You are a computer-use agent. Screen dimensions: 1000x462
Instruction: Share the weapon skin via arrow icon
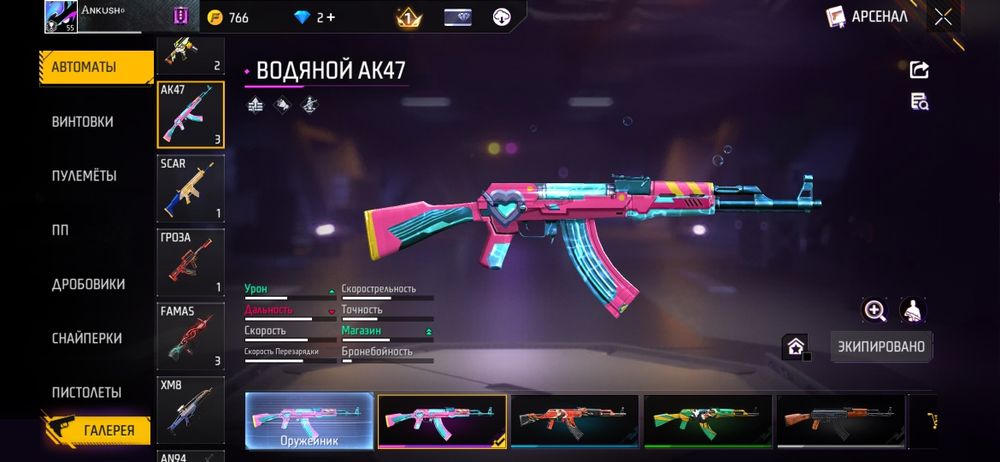[x=919, y=69]
